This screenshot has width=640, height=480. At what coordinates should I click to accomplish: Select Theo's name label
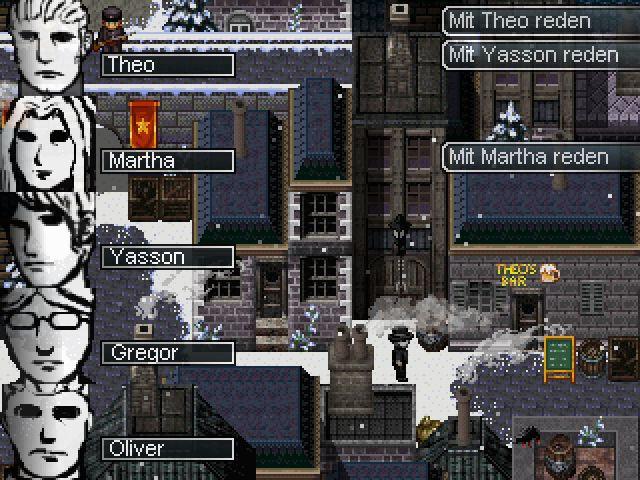(x=167, y=65)
